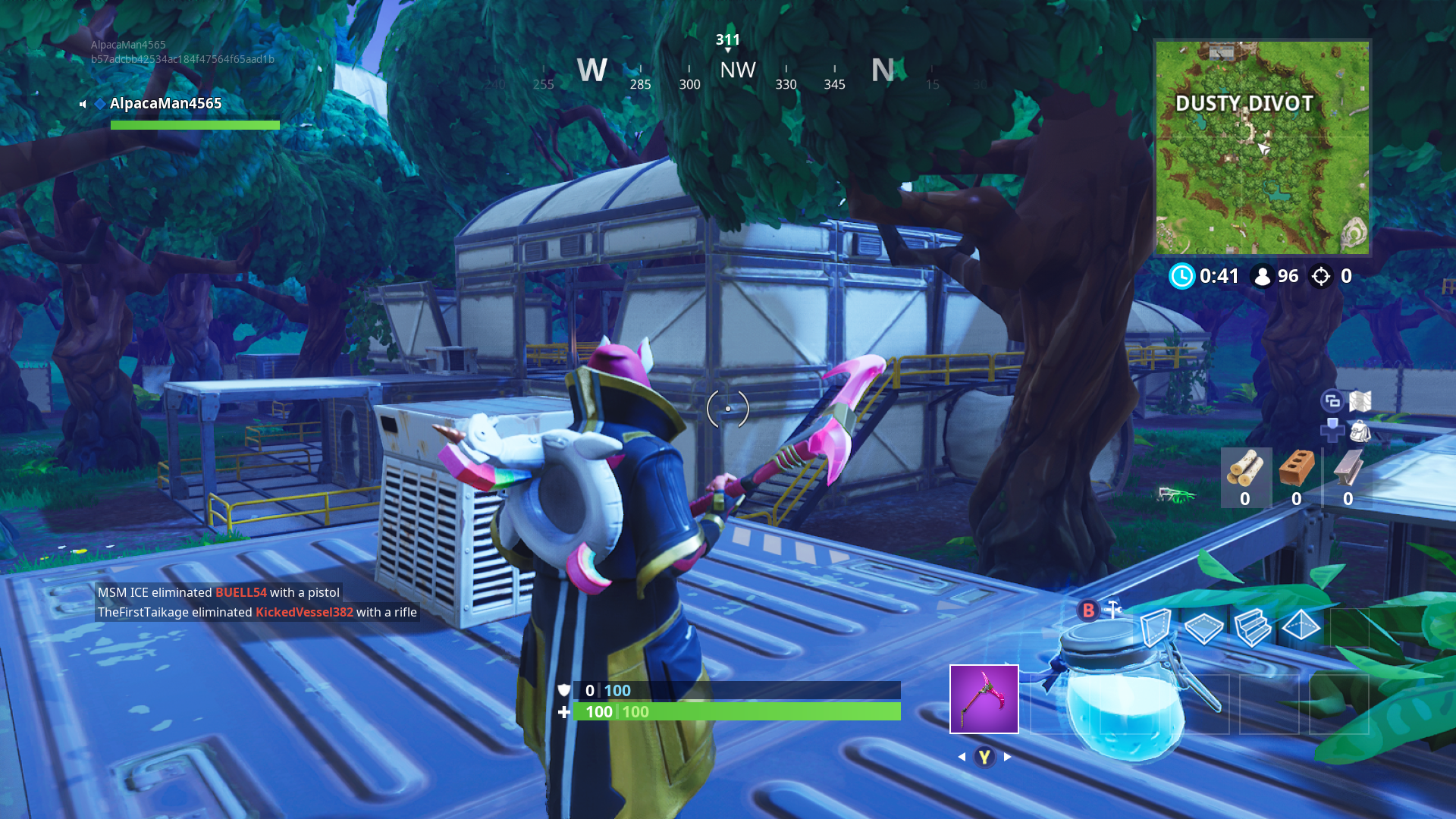Toggle build mode with the B button
This screenshot has height=819, width=1456.
1088,610
